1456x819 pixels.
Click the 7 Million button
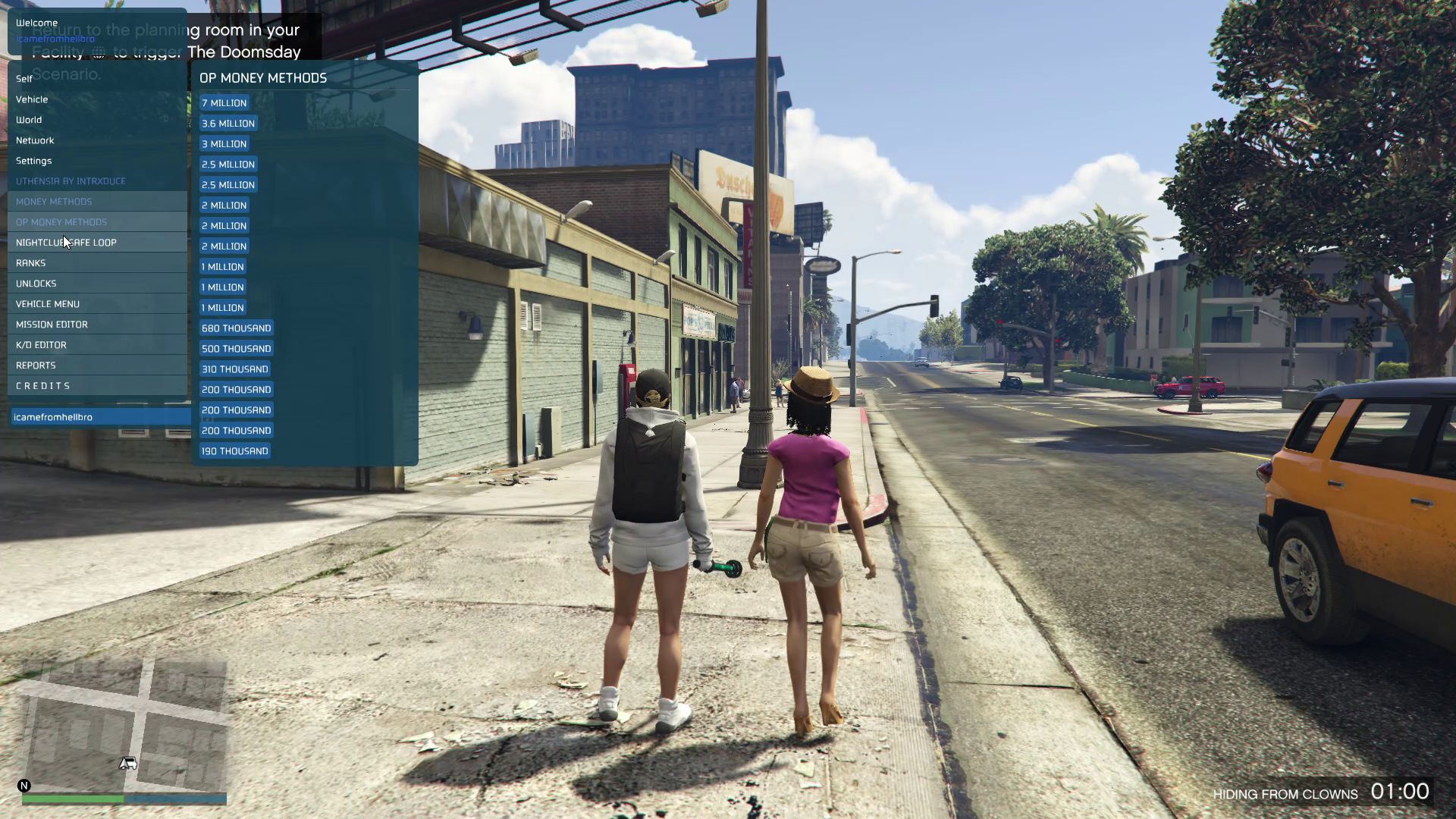click(224, 103)
